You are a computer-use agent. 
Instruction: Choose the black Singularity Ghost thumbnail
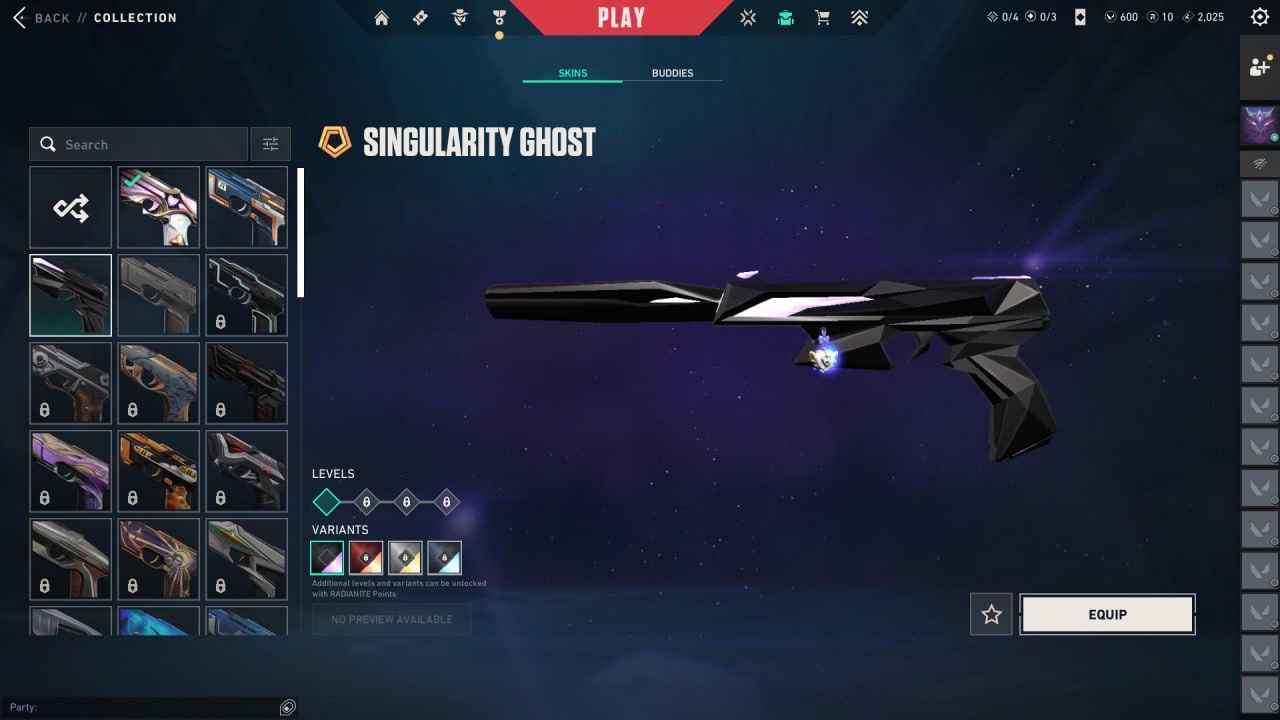click(71, 295)
